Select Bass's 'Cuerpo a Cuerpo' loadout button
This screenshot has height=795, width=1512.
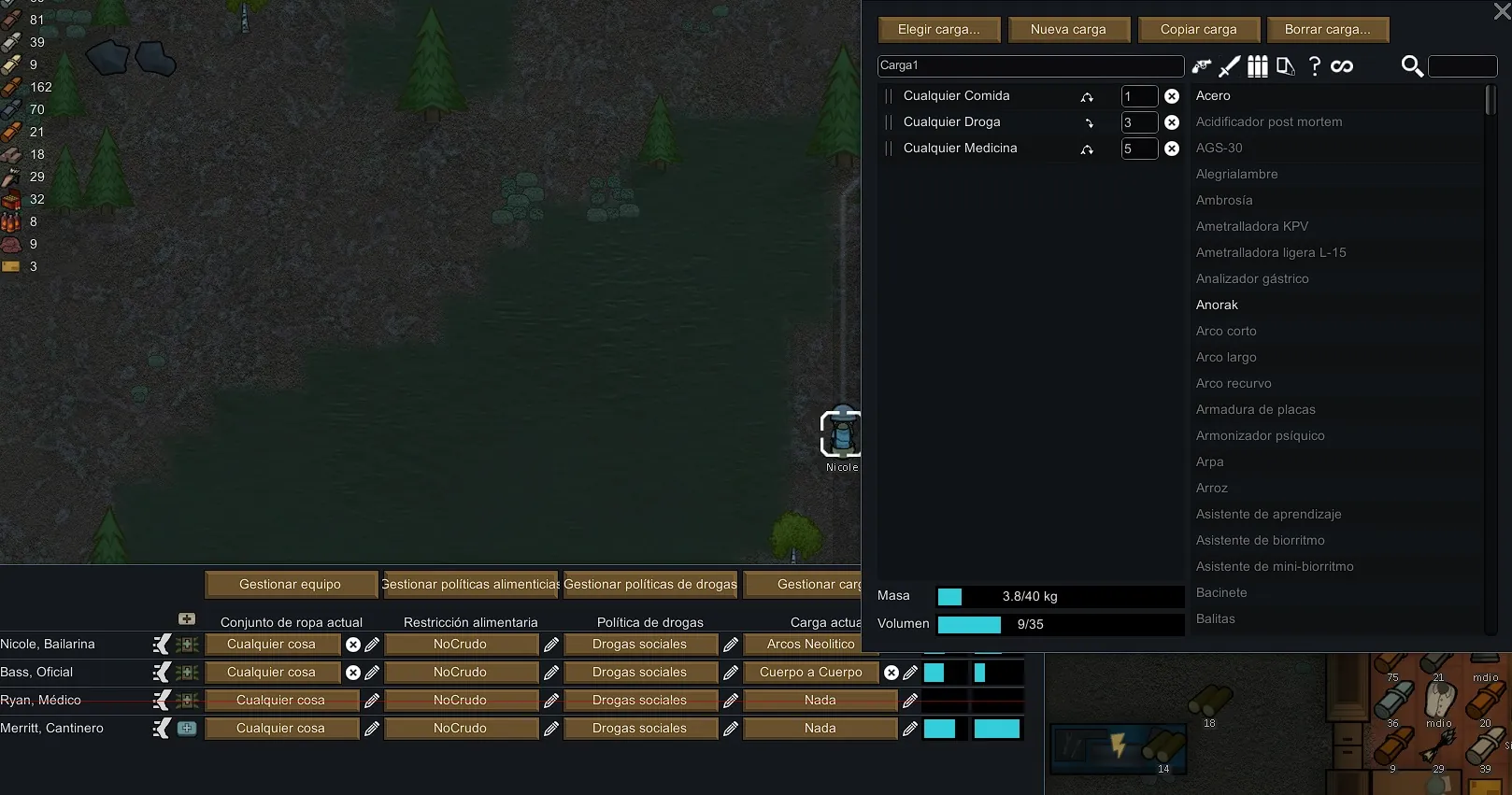tap(810, 673)
